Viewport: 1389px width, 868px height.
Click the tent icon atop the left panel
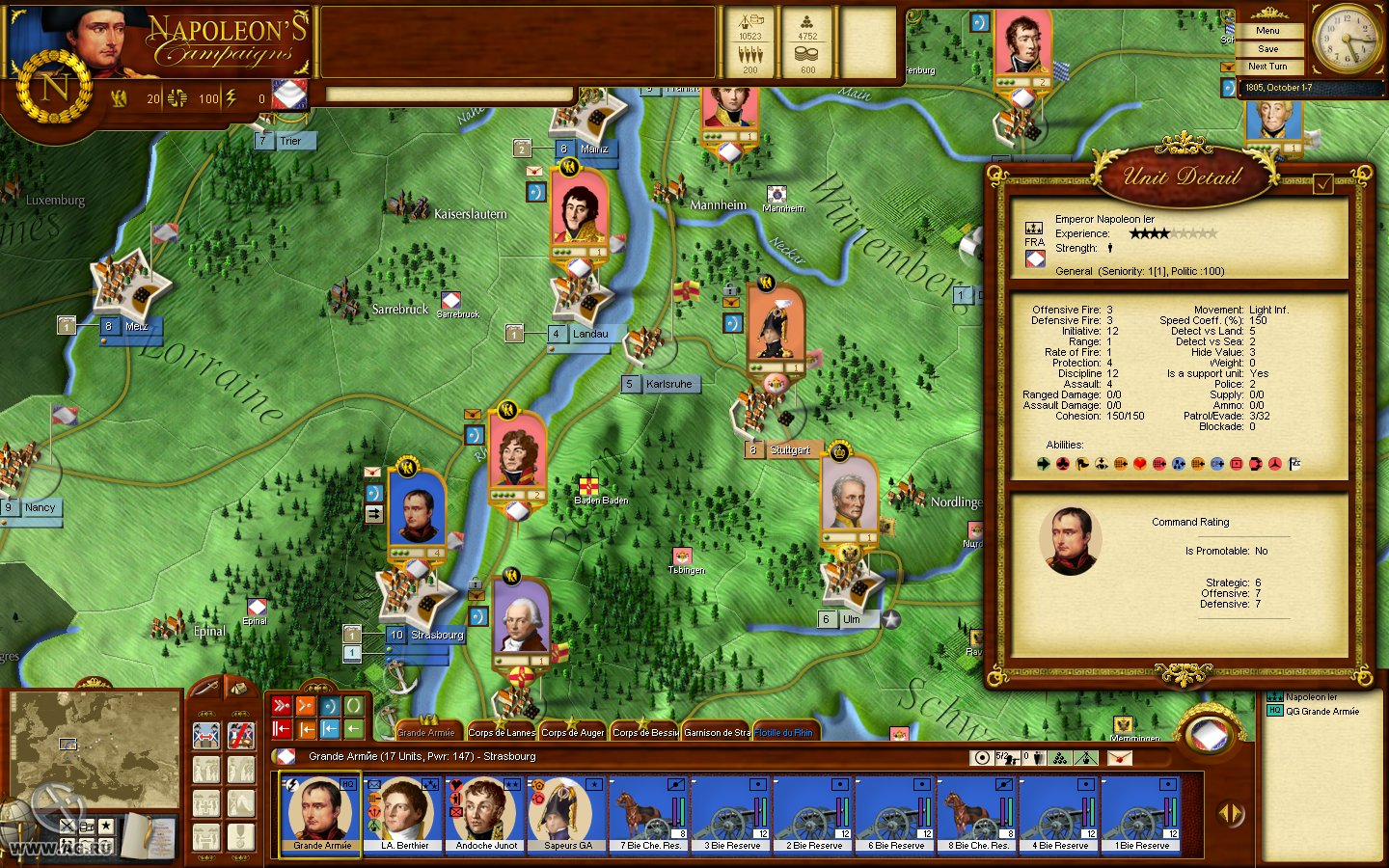pos(239,687)
